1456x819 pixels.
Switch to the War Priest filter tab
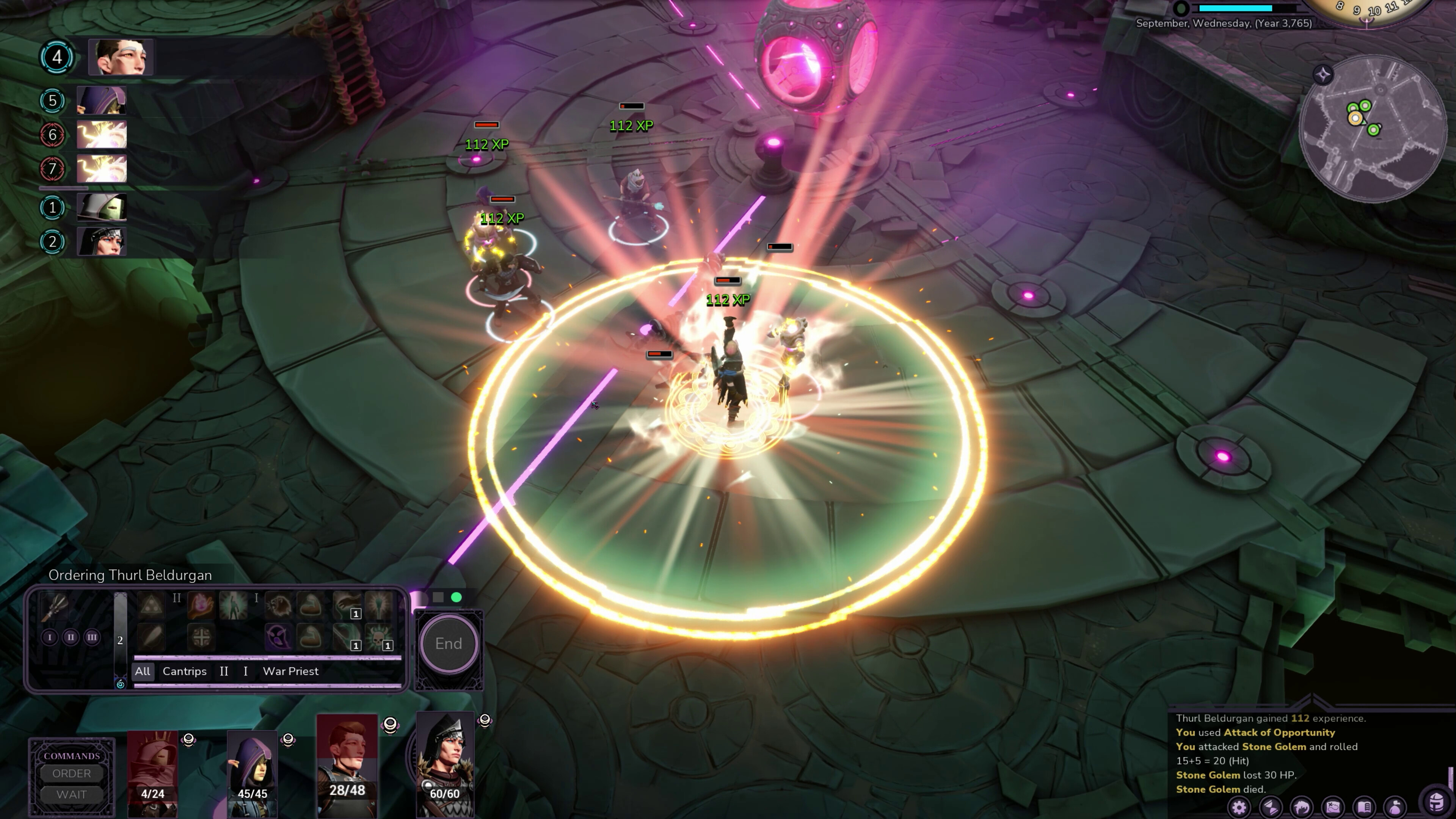click(x=290, y=672)
